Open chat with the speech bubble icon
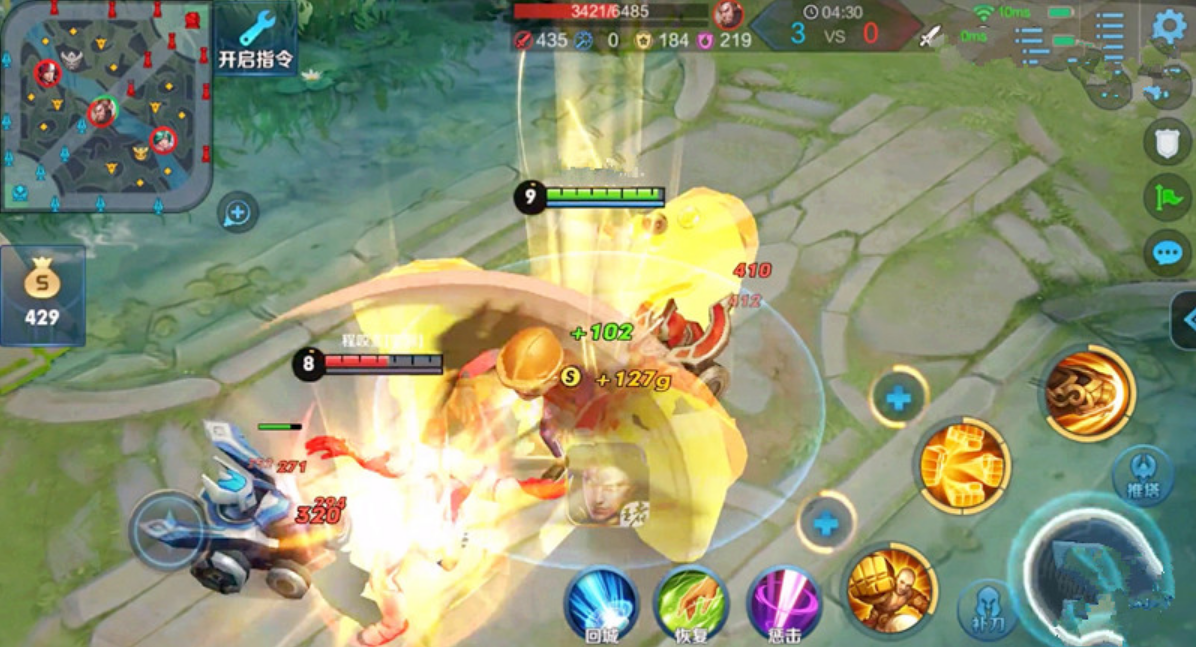The height and width of the screenshot is (647, 1196). 1167,252
